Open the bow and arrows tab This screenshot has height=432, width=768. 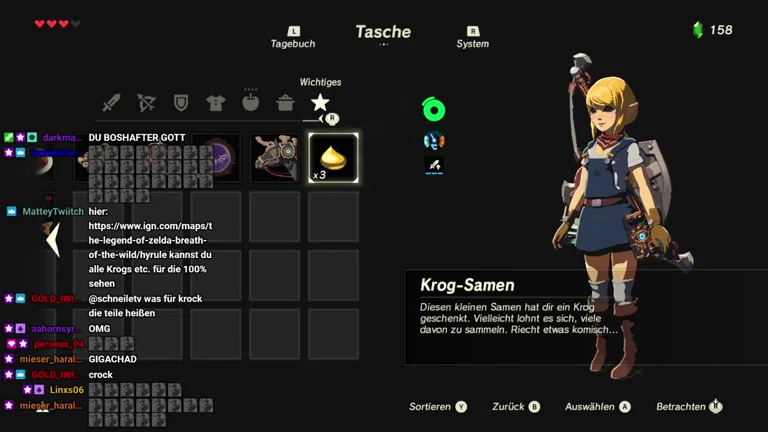(146, 103)
